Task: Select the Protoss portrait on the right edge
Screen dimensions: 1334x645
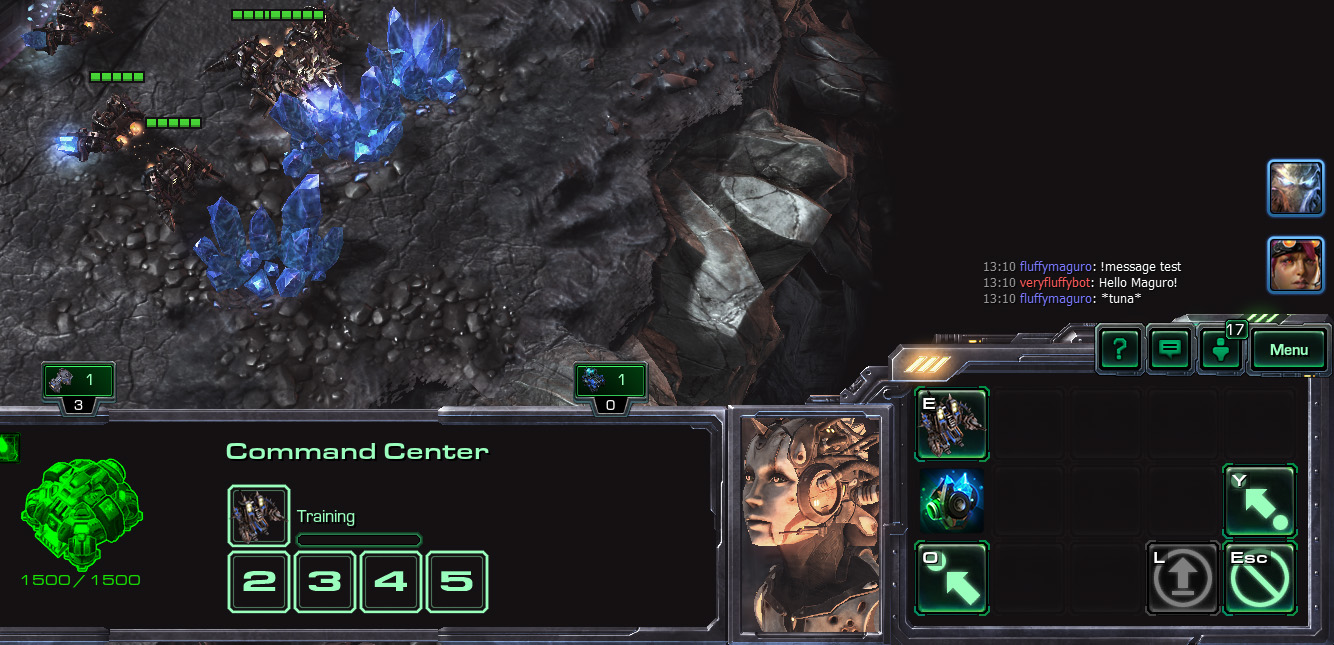Action: click(1296, 188)
